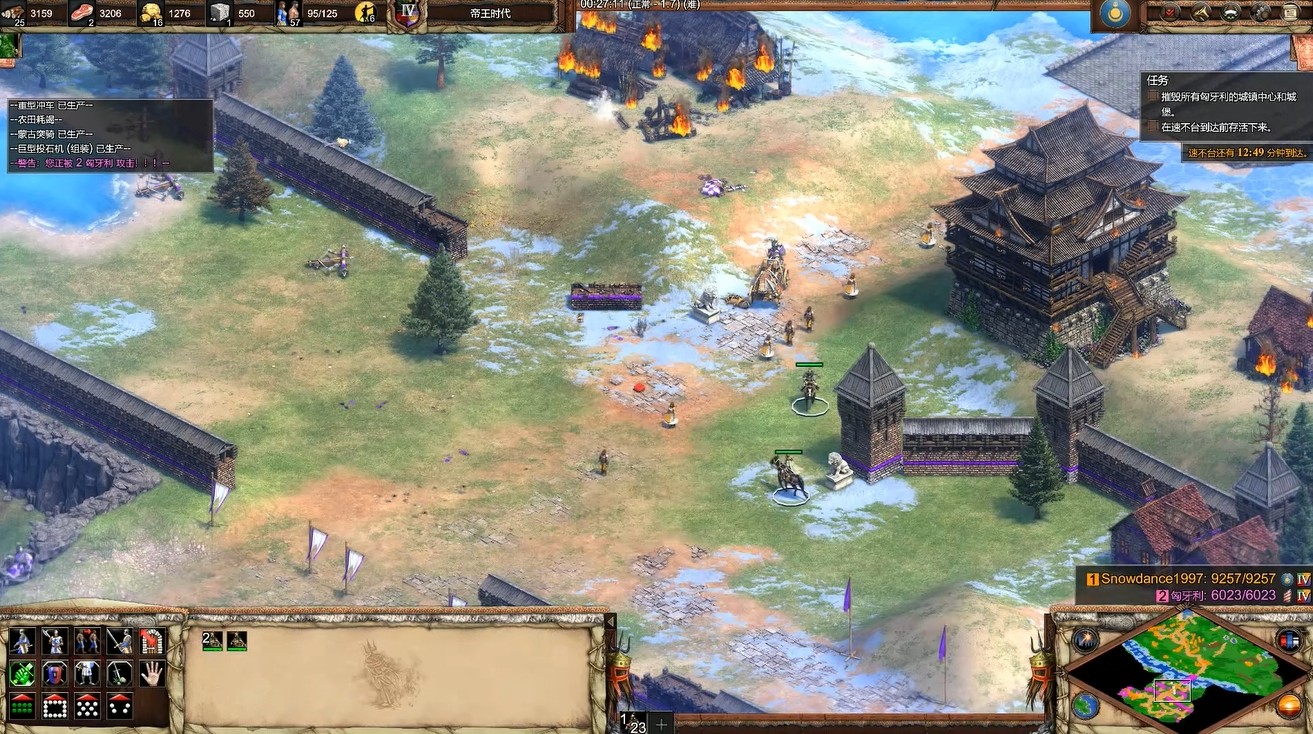Toggle the player colors banner button

coord(1289,640)
